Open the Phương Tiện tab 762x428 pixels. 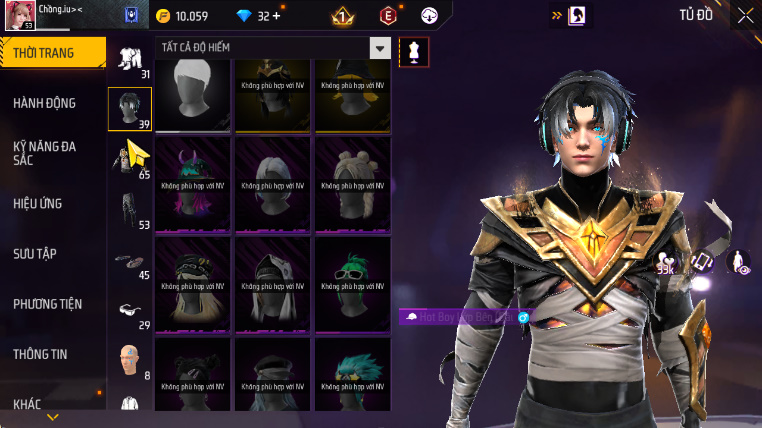pyautogui.click(x=48, y=304)
